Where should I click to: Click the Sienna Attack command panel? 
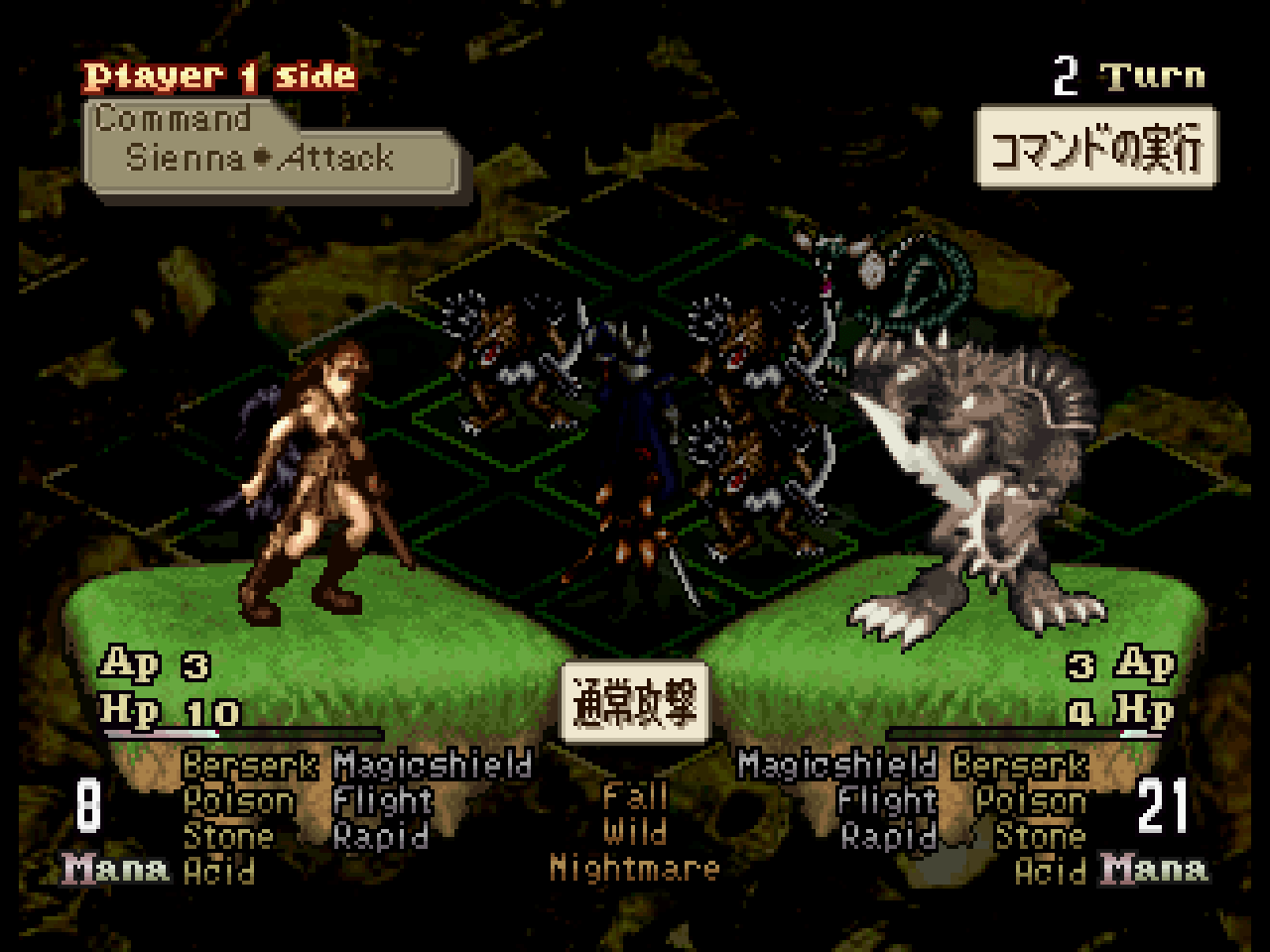[270, 149]
